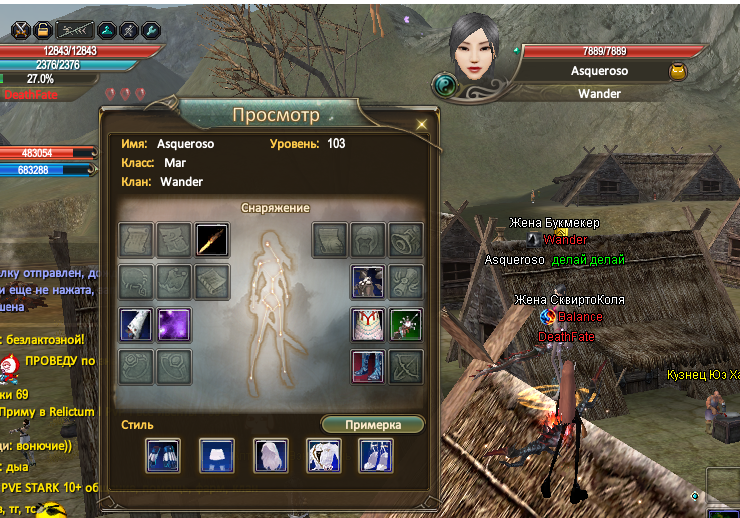This screenshot has height=518, width=740.
Task: Select the white hair style slot
Action: pyautogui.click(x=270, y=455)
